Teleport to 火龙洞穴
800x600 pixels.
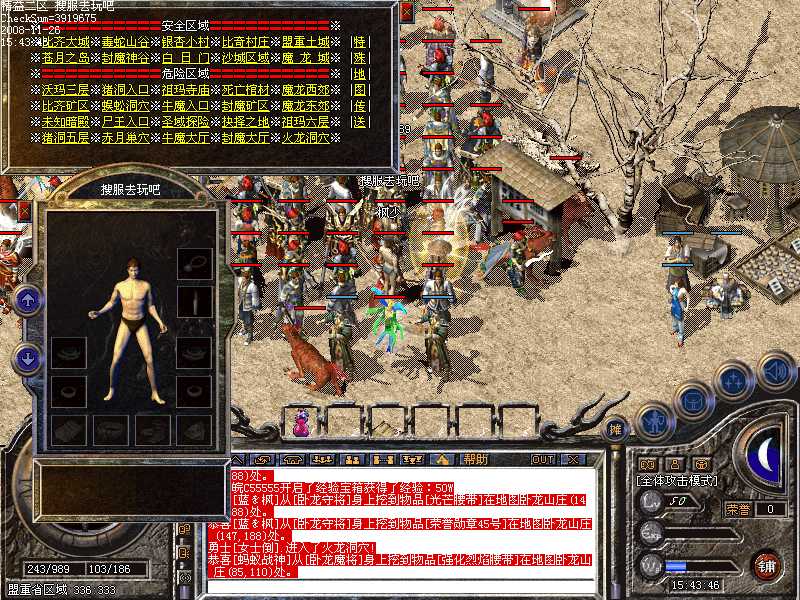click(x=305, y=137)
